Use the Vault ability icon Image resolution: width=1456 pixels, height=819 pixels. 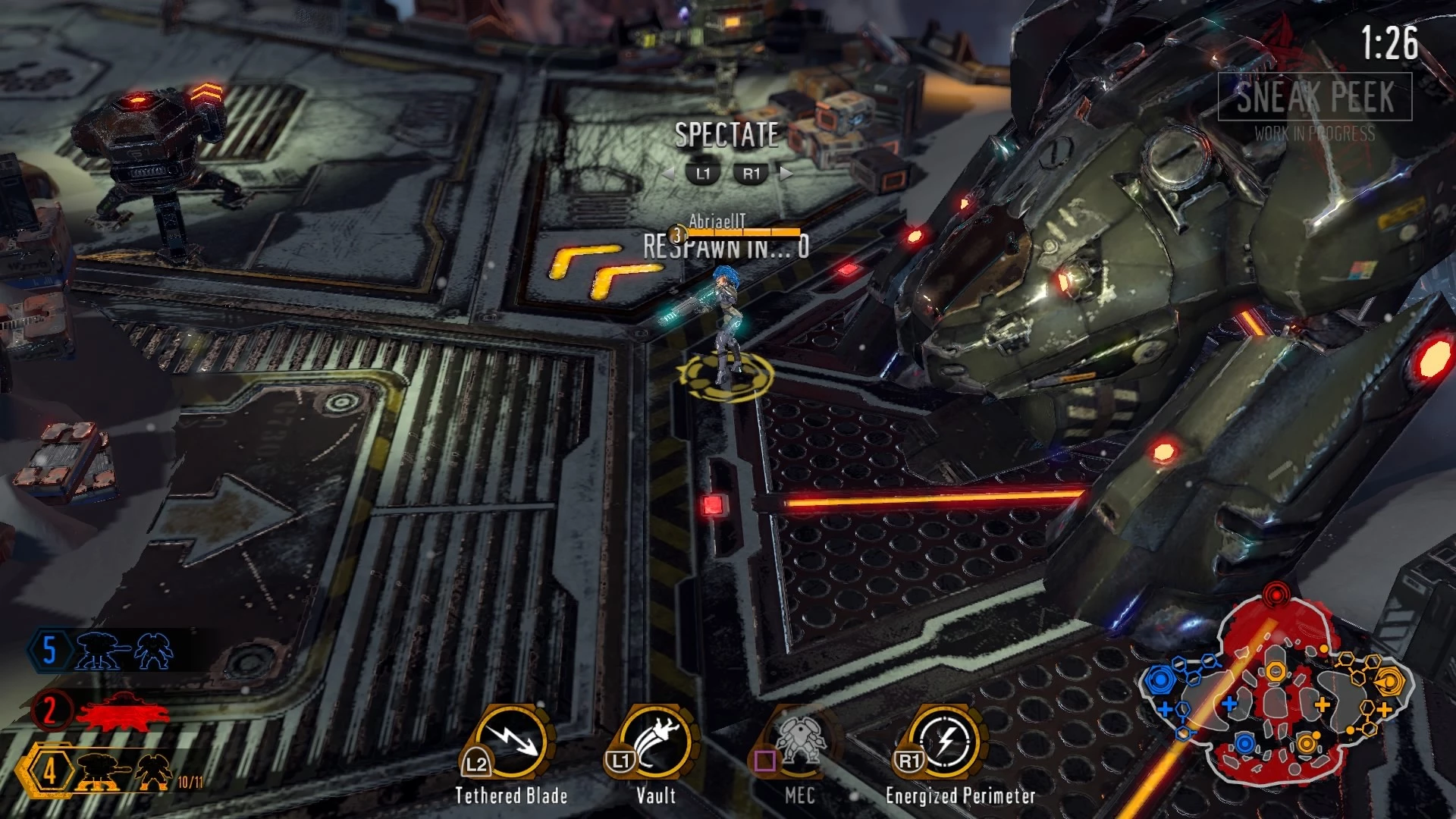pos(654,744)
